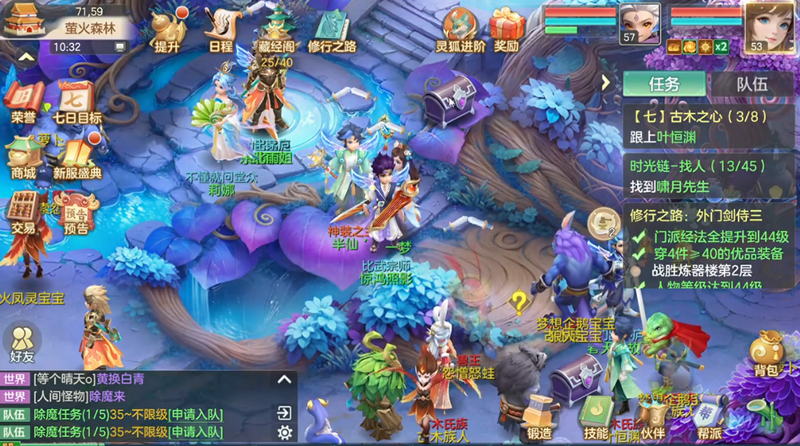Open the 技能 skills book
This screenshot has height=446, width=800.
click(x=596, y=418)
